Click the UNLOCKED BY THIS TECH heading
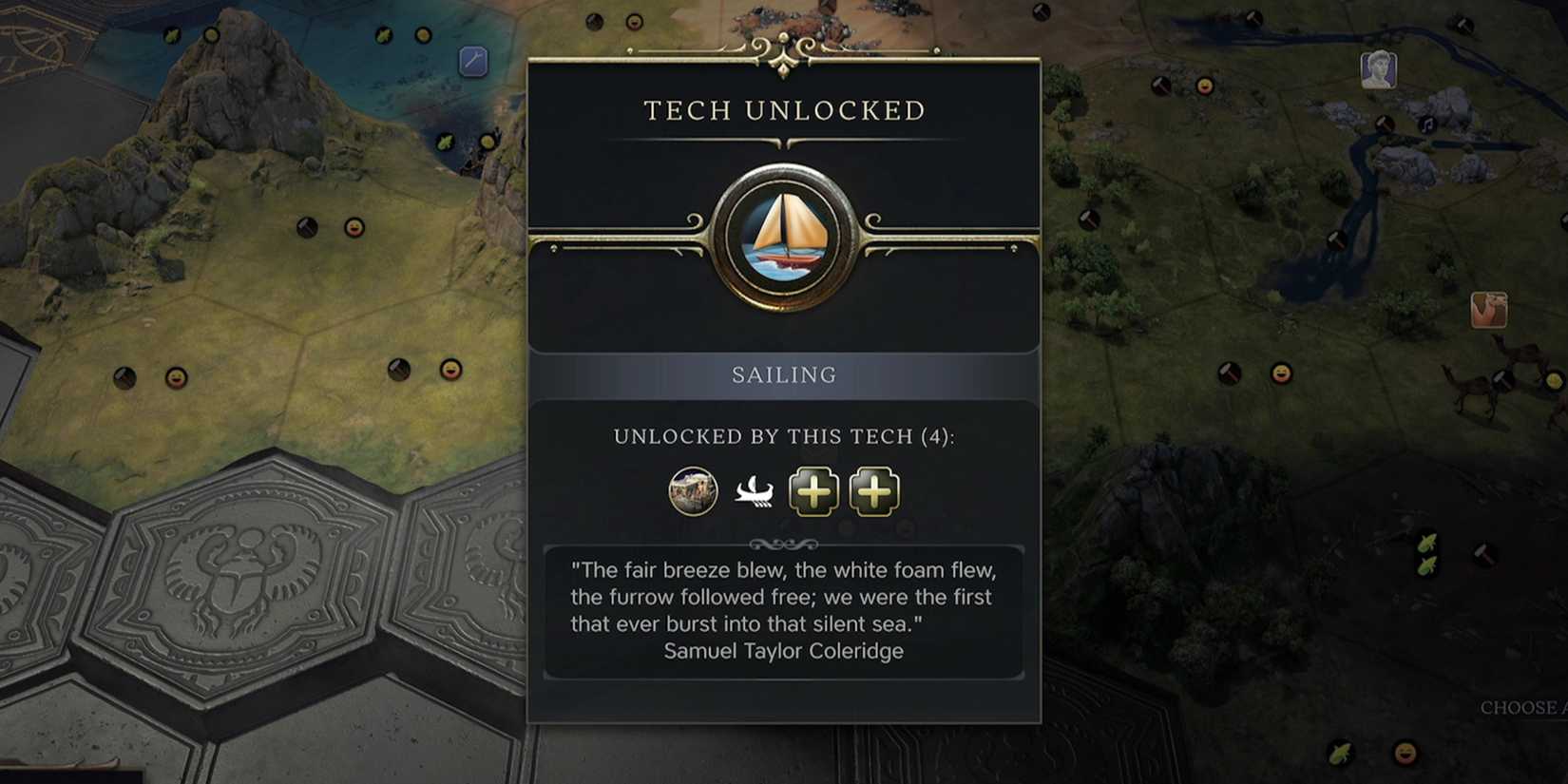1568x784 pixels. coord(783,436)
